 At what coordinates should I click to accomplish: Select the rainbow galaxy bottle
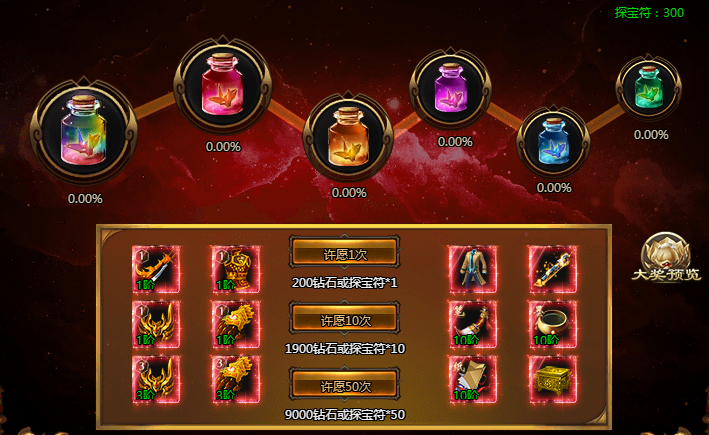[83, 131]
